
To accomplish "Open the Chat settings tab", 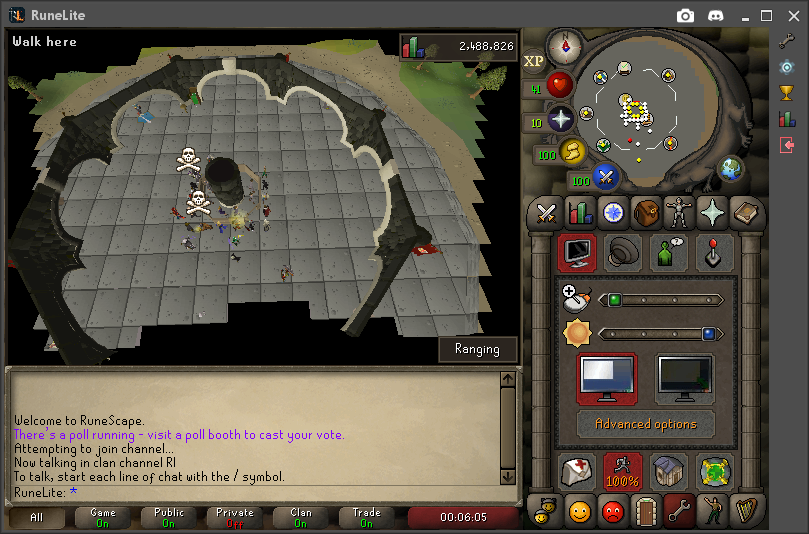I will [669, 253].
